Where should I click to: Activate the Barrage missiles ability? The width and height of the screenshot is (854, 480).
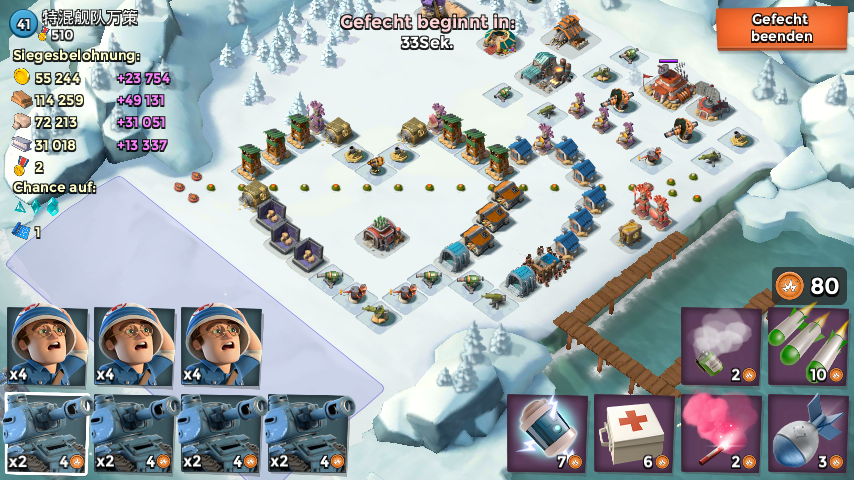click(x=808, y=346)
